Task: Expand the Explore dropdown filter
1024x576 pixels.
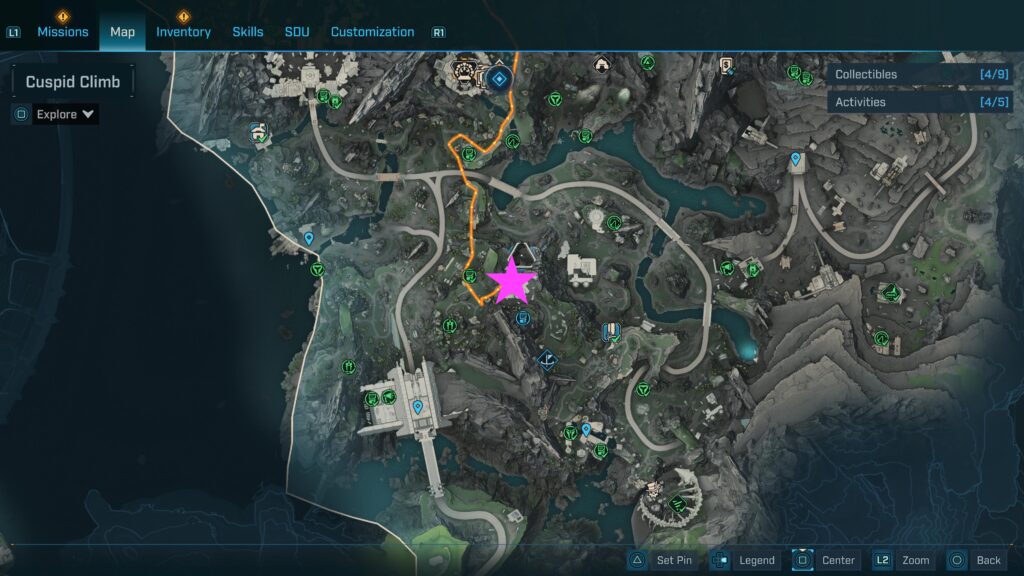Action: pyautogui.click(x=65, y=114)
